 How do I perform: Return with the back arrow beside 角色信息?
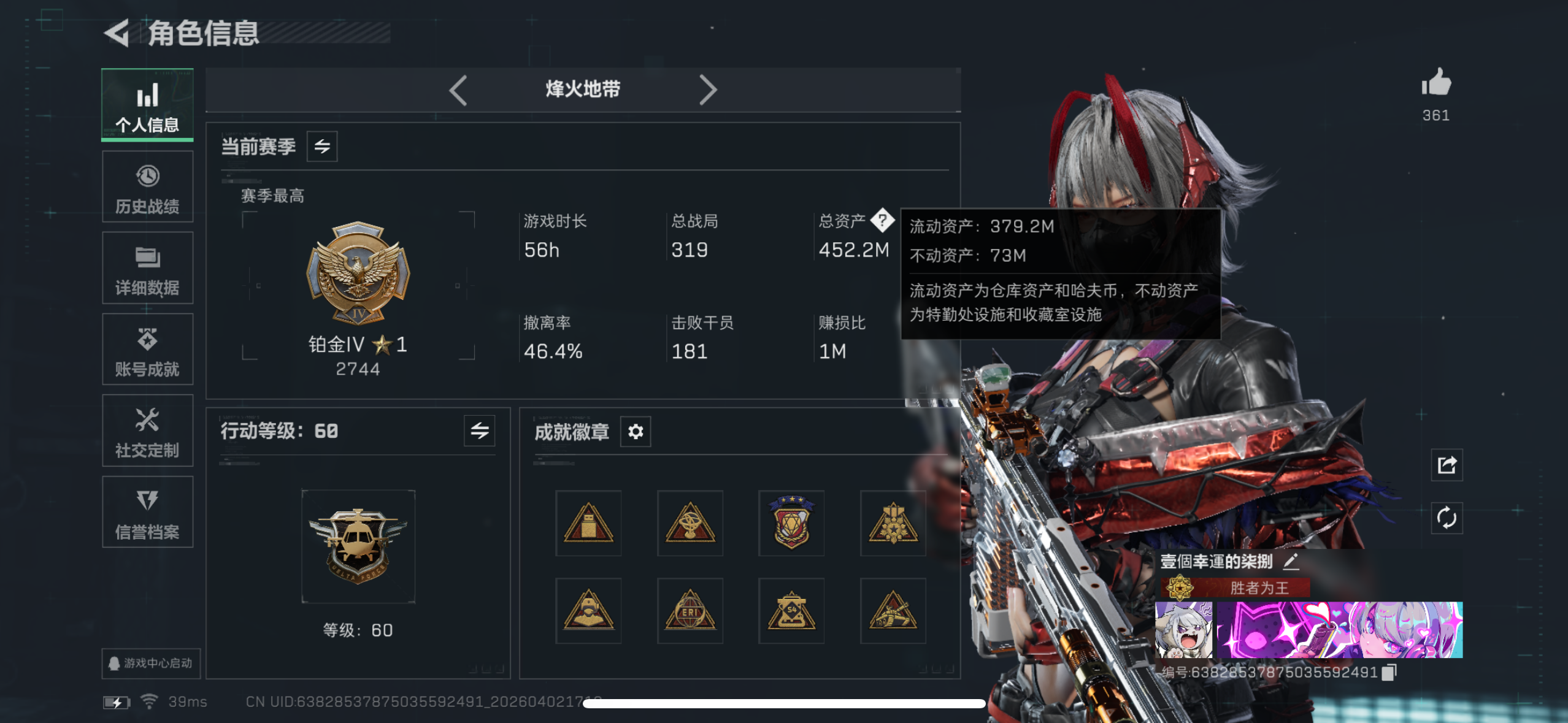pos(117,35)
